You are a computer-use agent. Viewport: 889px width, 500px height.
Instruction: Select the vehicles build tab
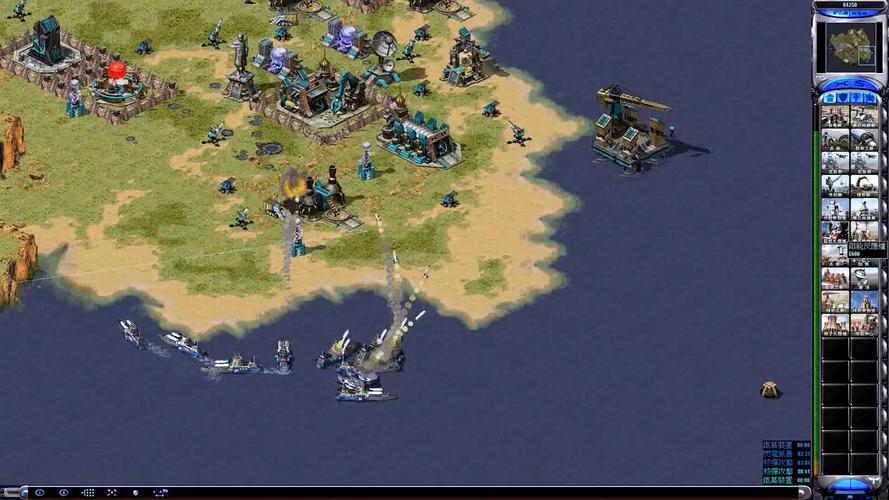(869, 97)
